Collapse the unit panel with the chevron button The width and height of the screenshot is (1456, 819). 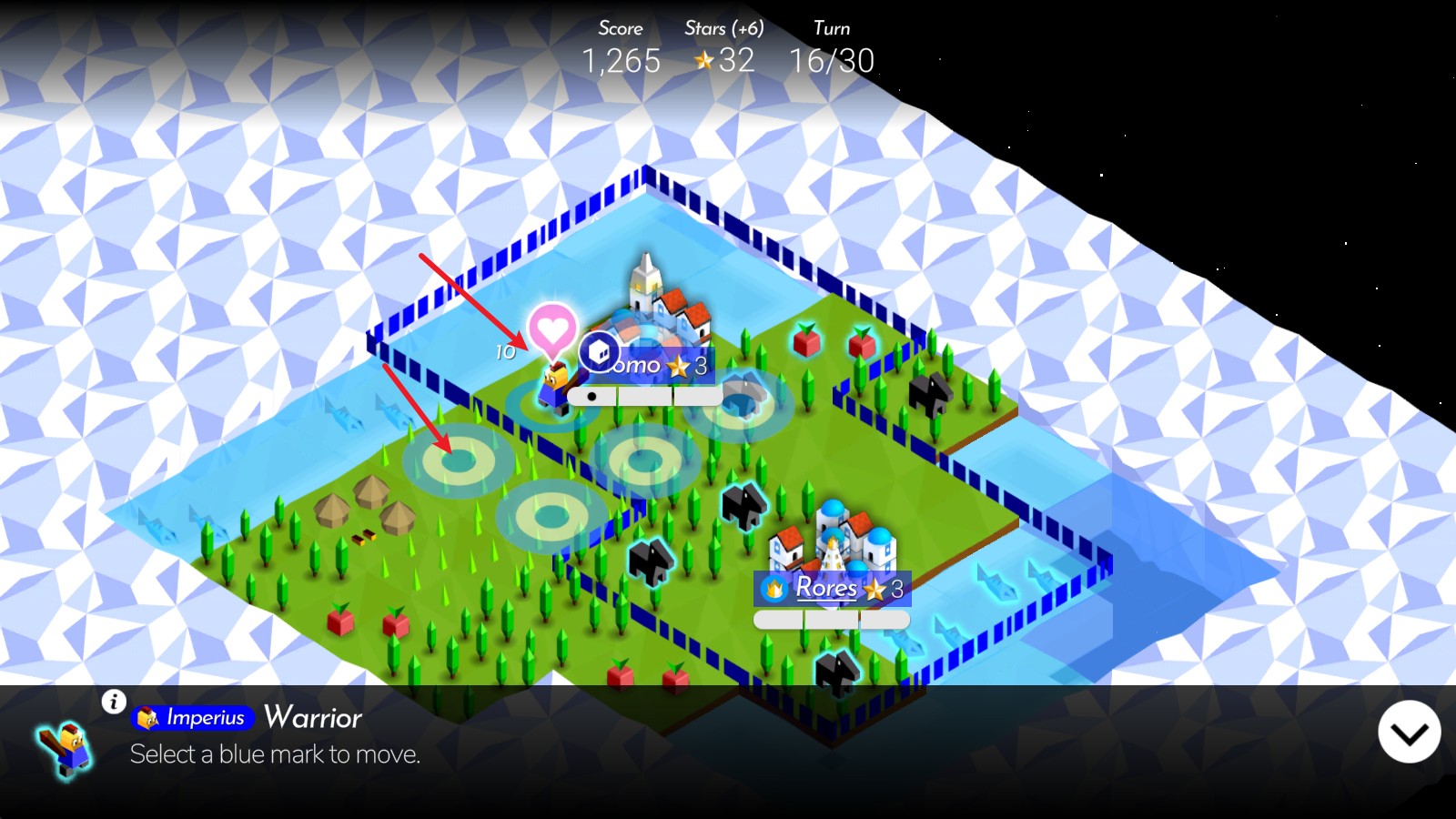(x=1409, y=733)
